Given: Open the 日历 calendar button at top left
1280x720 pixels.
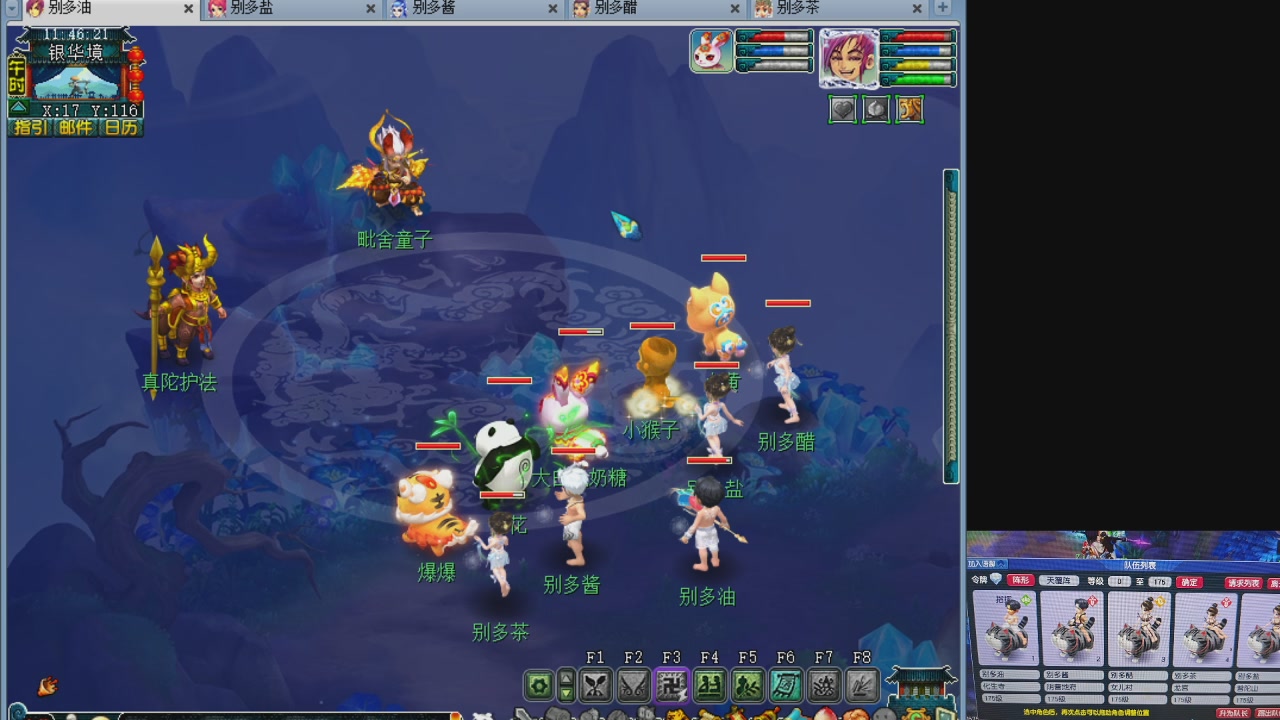Looking at the screenshot, I should coord(120,127).
